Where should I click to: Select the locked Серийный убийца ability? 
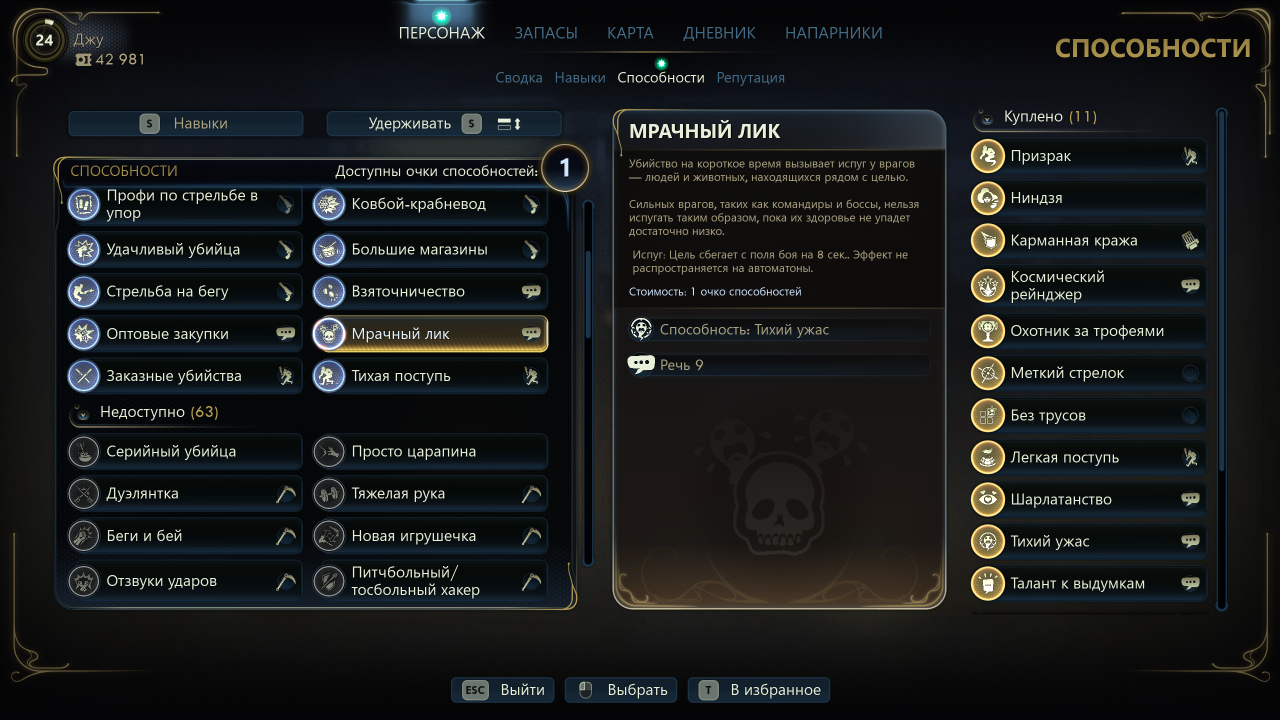click(x=185, y=451)
